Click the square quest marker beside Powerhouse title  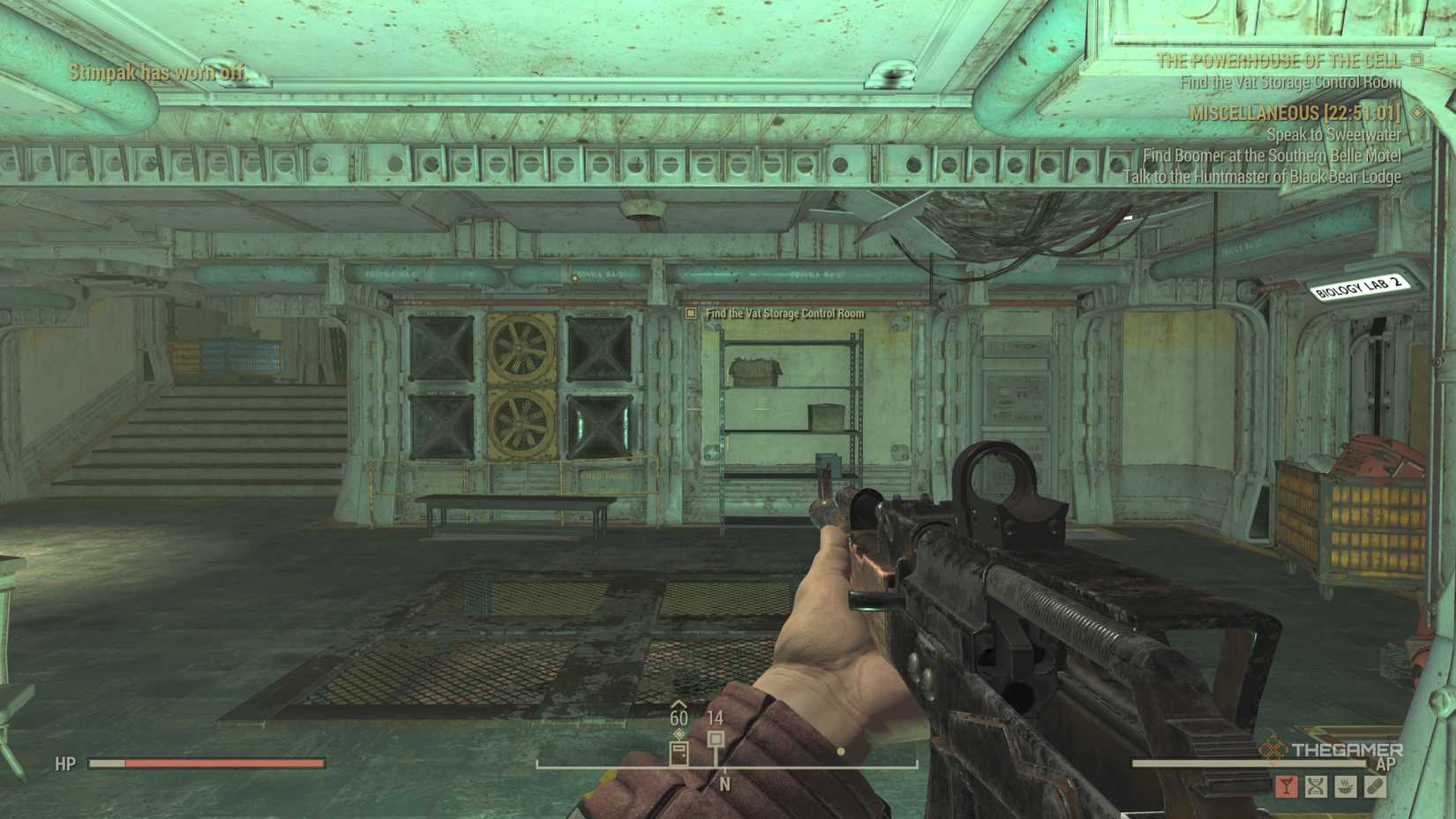[x=1418, y=62]
